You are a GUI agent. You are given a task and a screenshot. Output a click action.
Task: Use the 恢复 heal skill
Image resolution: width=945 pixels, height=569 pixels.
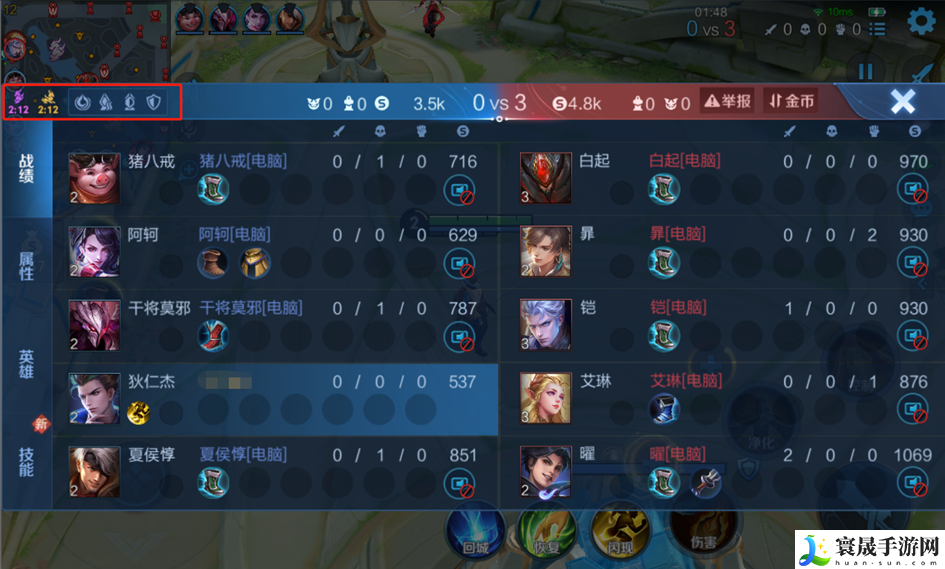pos(546,532)
